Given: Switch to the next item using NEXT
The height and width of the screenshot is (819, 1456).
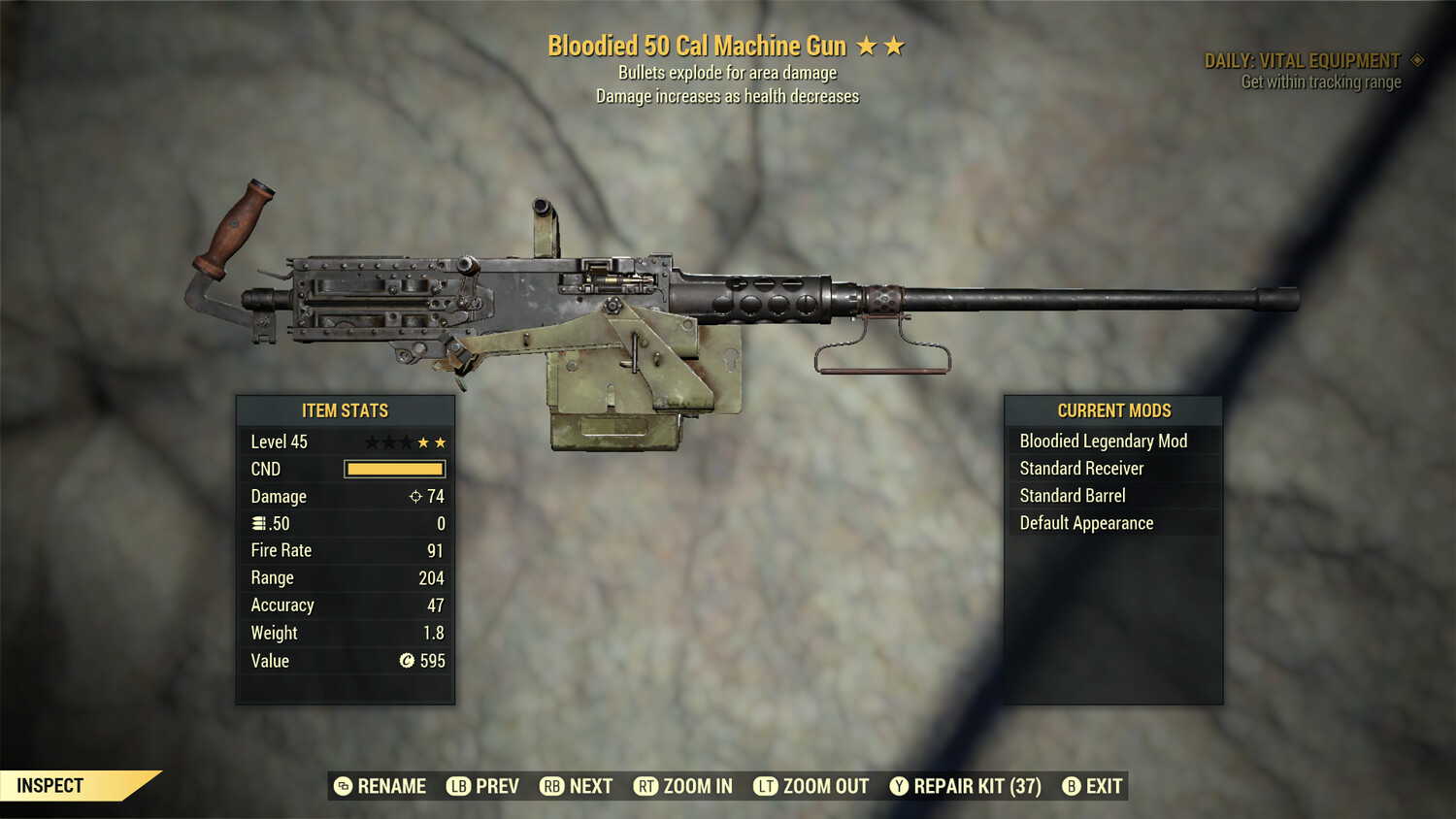Looking at the screenshot, I should point(590,786).
